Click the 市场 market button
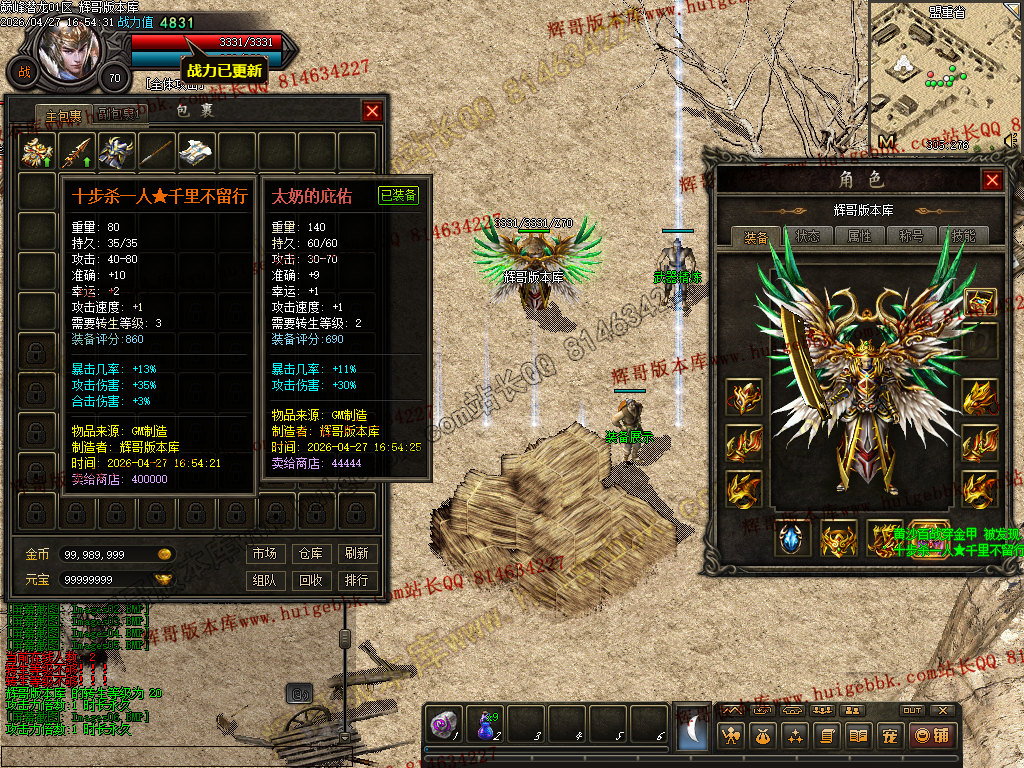 [x=265, y=553]
